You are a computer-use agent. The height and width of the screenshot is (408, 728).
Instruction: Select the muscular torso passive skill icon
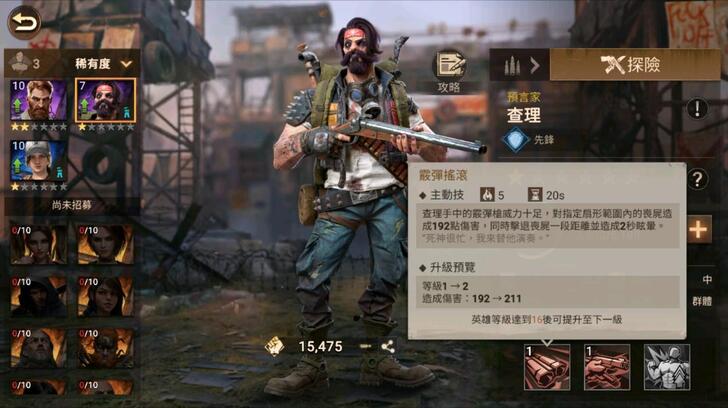point(666,366)
